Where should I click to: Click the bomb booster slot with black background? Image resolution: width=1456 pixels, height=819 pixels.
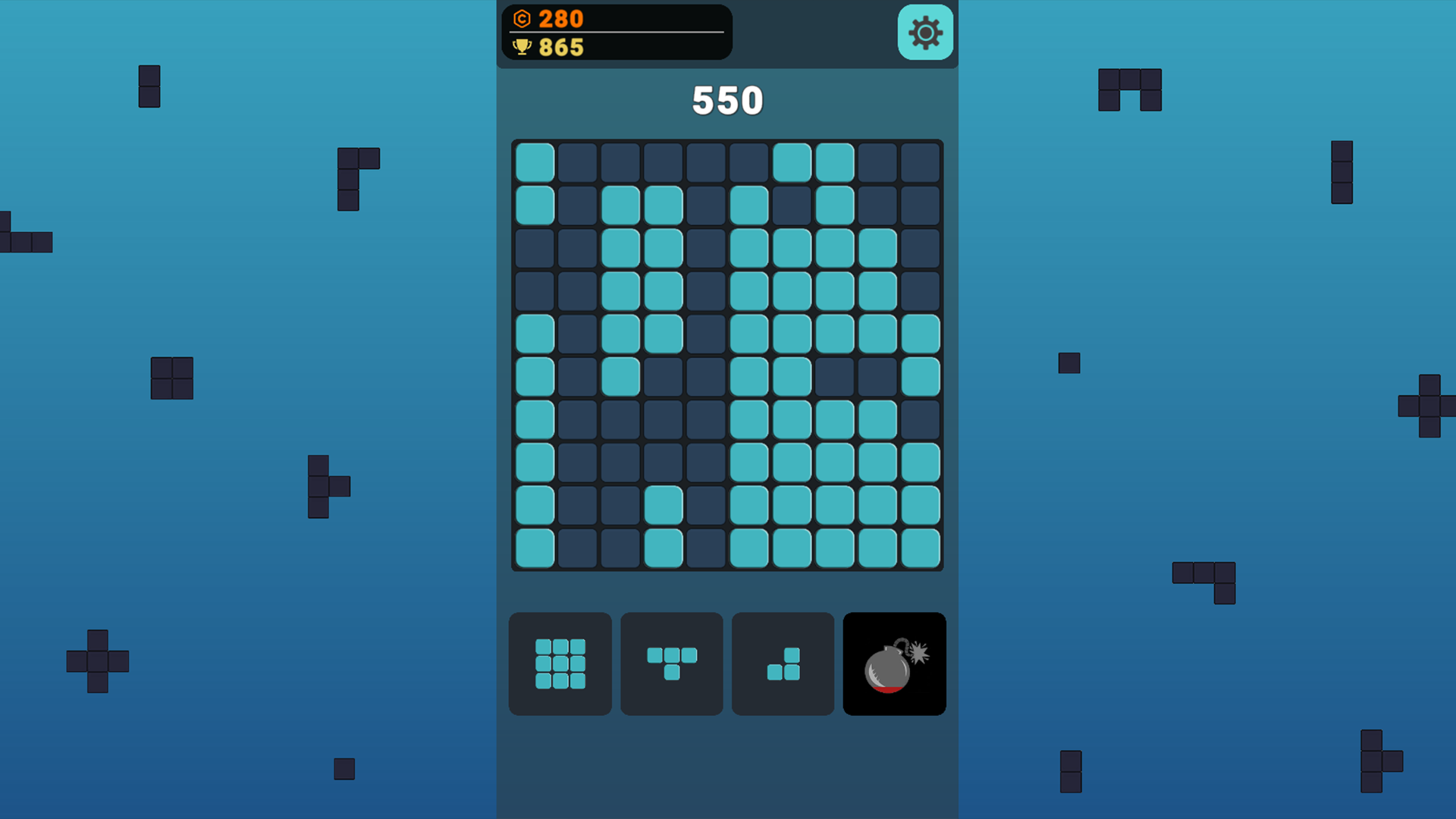(893, 664)
